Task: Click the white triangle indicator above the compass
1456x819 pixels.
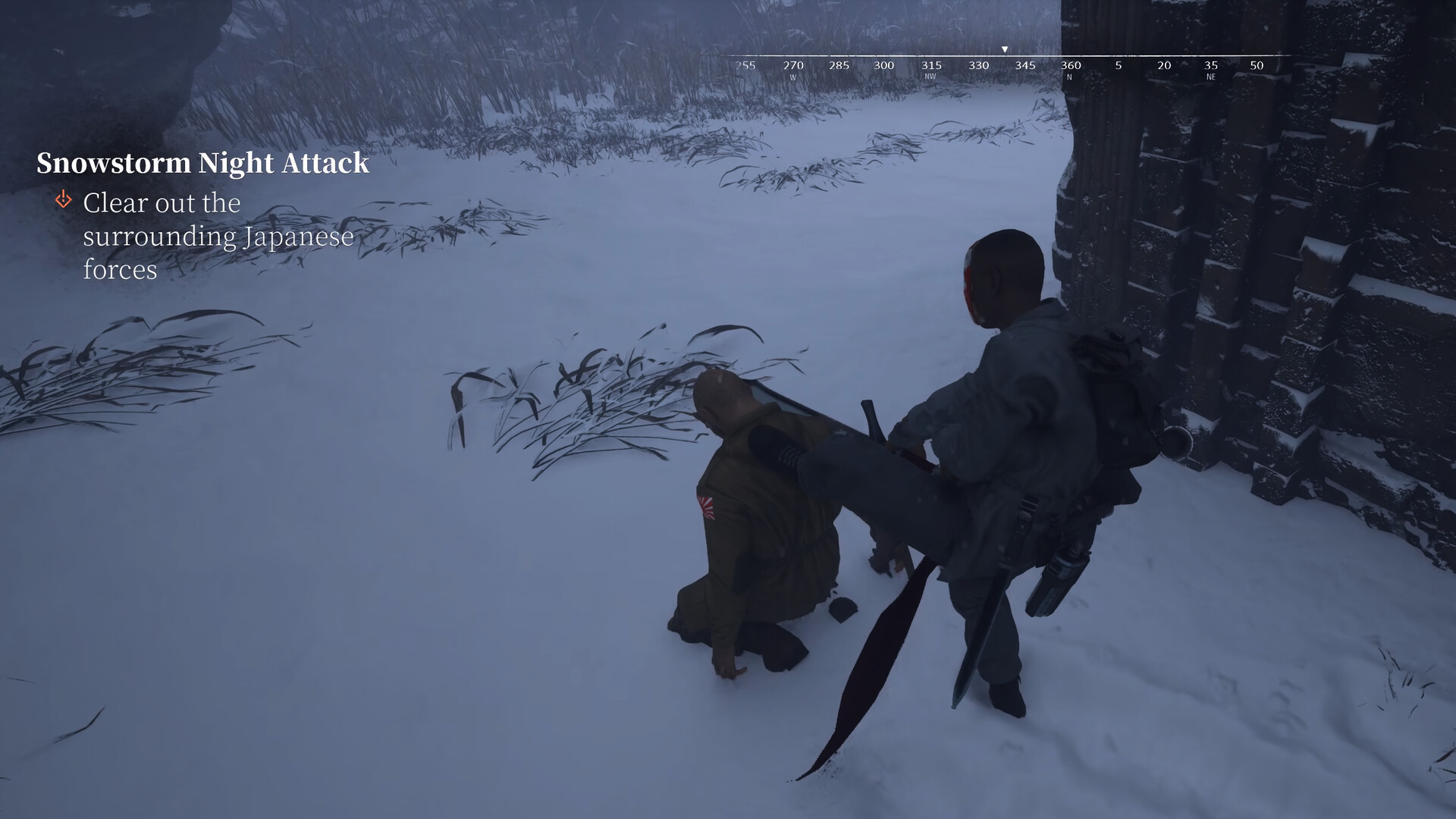Action: 1005,48
